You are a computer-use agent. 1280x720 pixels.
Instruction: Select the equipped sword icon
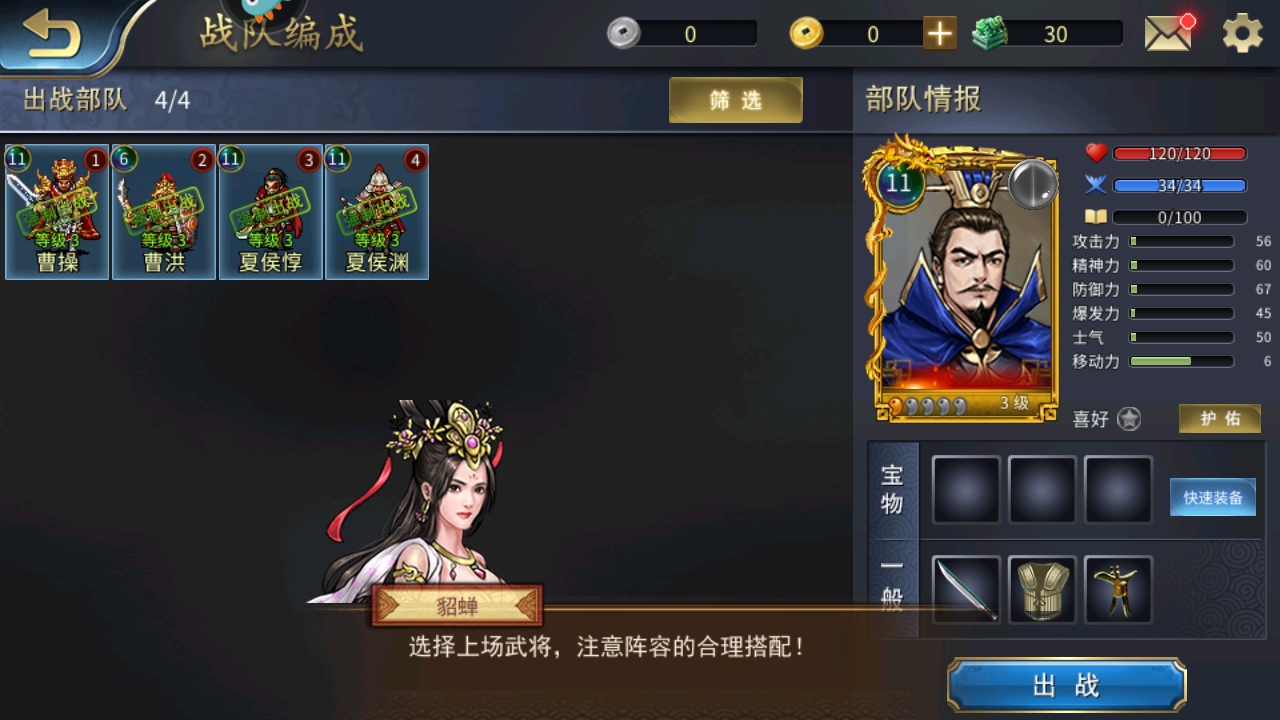pos(965,590)
